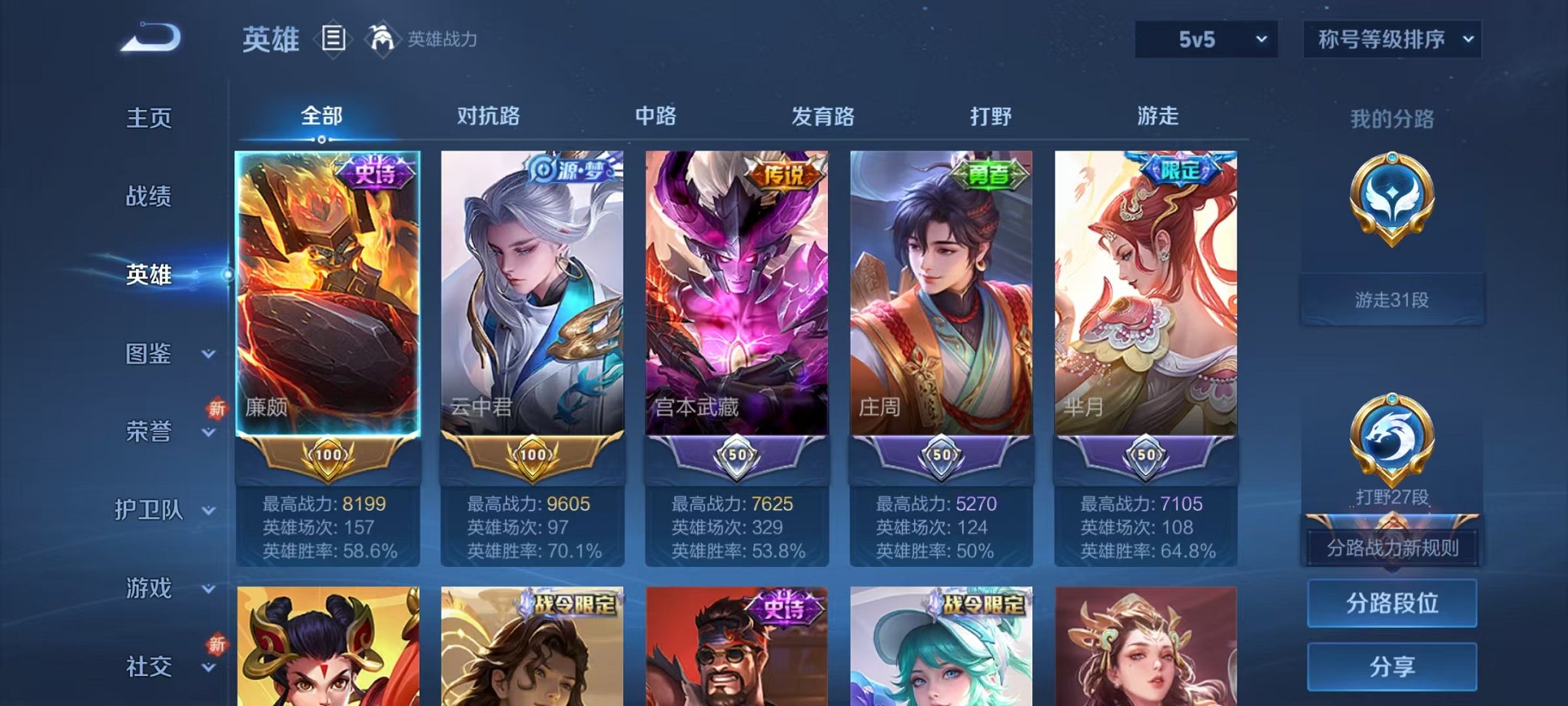Screen dimensions: 1568x706
Task: Click the red 新 badge beside 荣誉
Action: pos(218,410)
